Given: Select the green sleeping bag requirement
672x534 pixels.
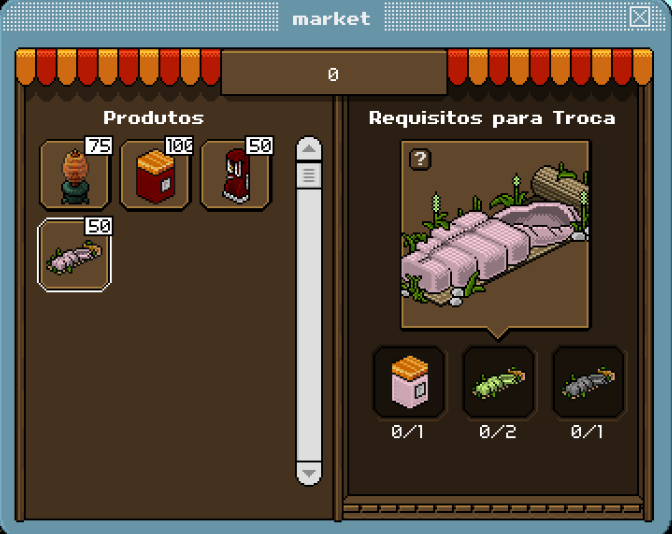Looking at the screenshot, I should [498, 382].
